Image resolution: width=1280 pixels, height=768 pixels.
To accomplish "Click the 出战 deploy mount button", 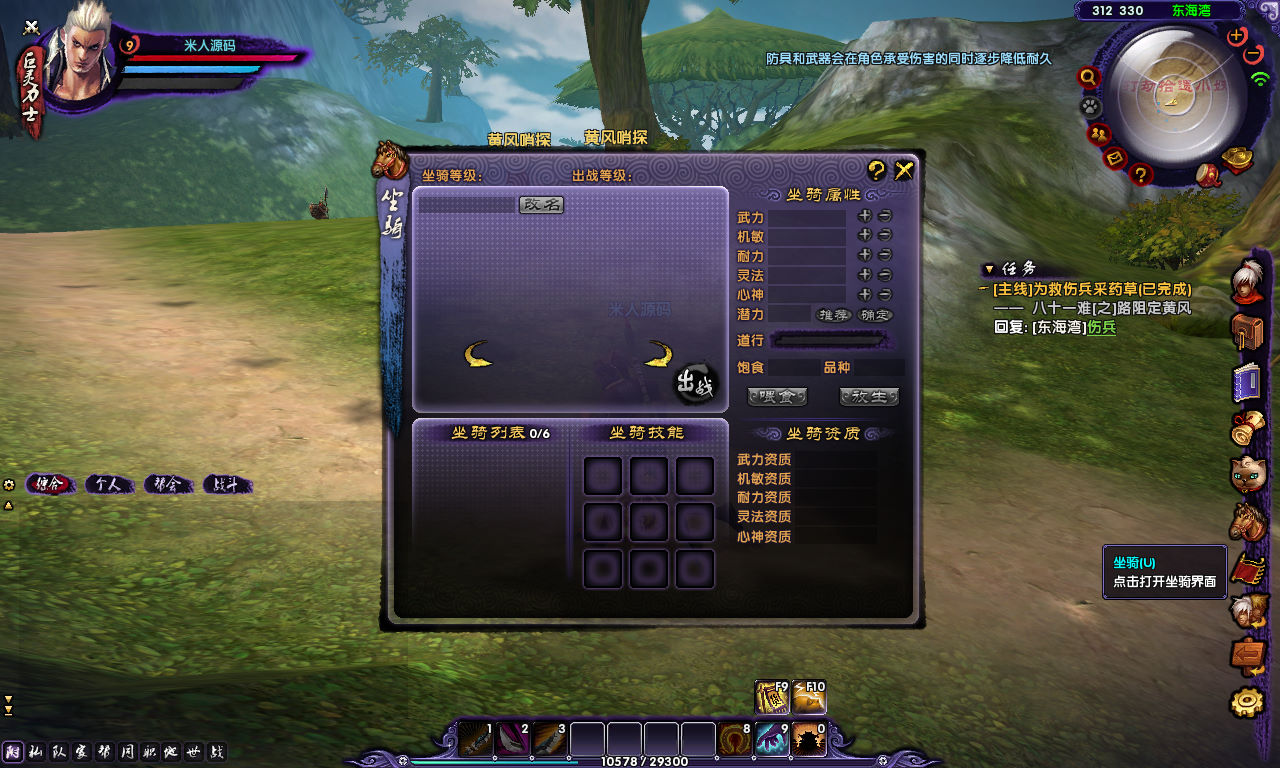I will [696, 384].
